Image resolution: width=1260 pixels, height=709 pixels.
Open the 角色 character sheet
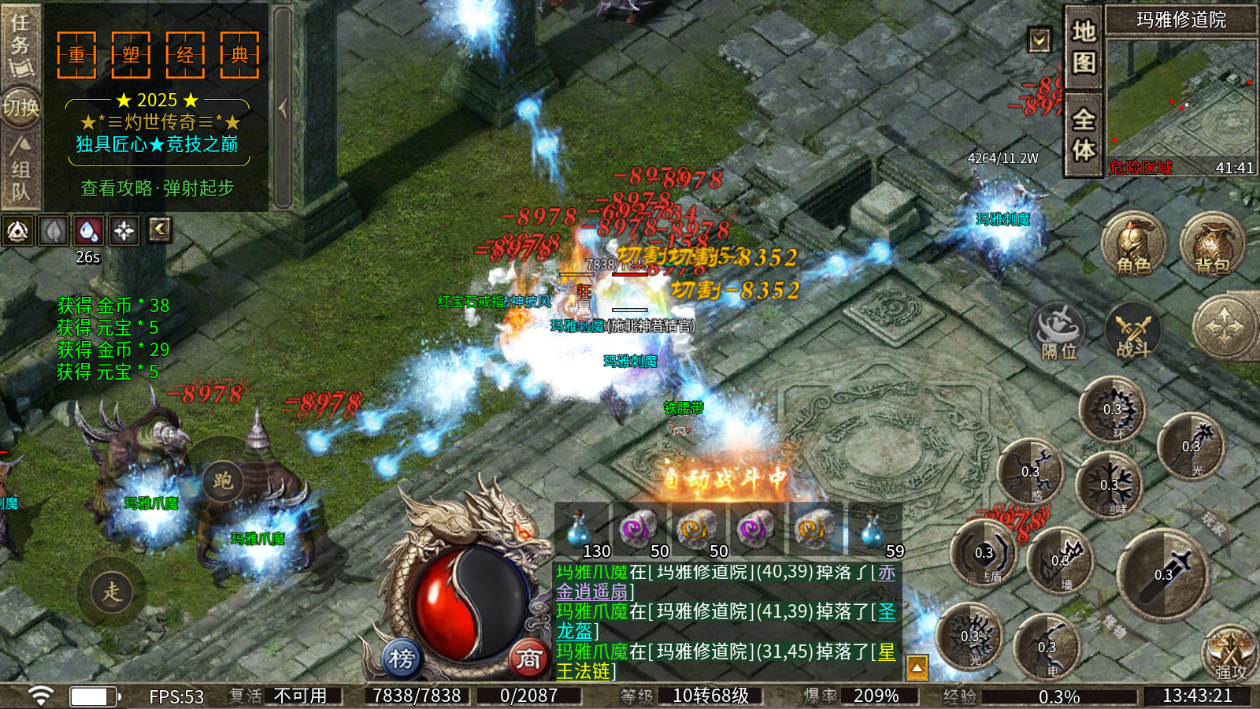point(1134,246)
